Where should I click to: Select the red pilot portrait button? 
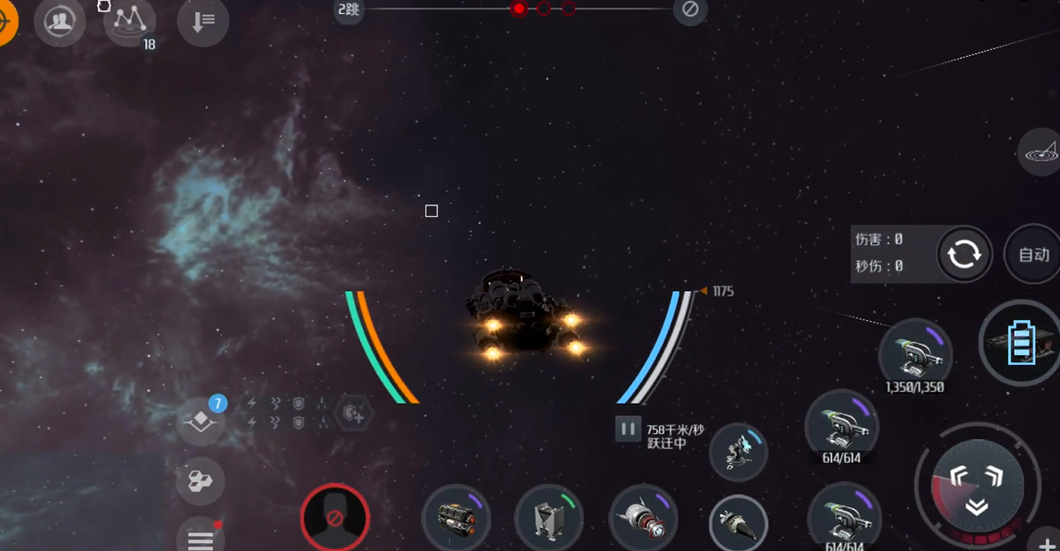click(x=335, y=518)
